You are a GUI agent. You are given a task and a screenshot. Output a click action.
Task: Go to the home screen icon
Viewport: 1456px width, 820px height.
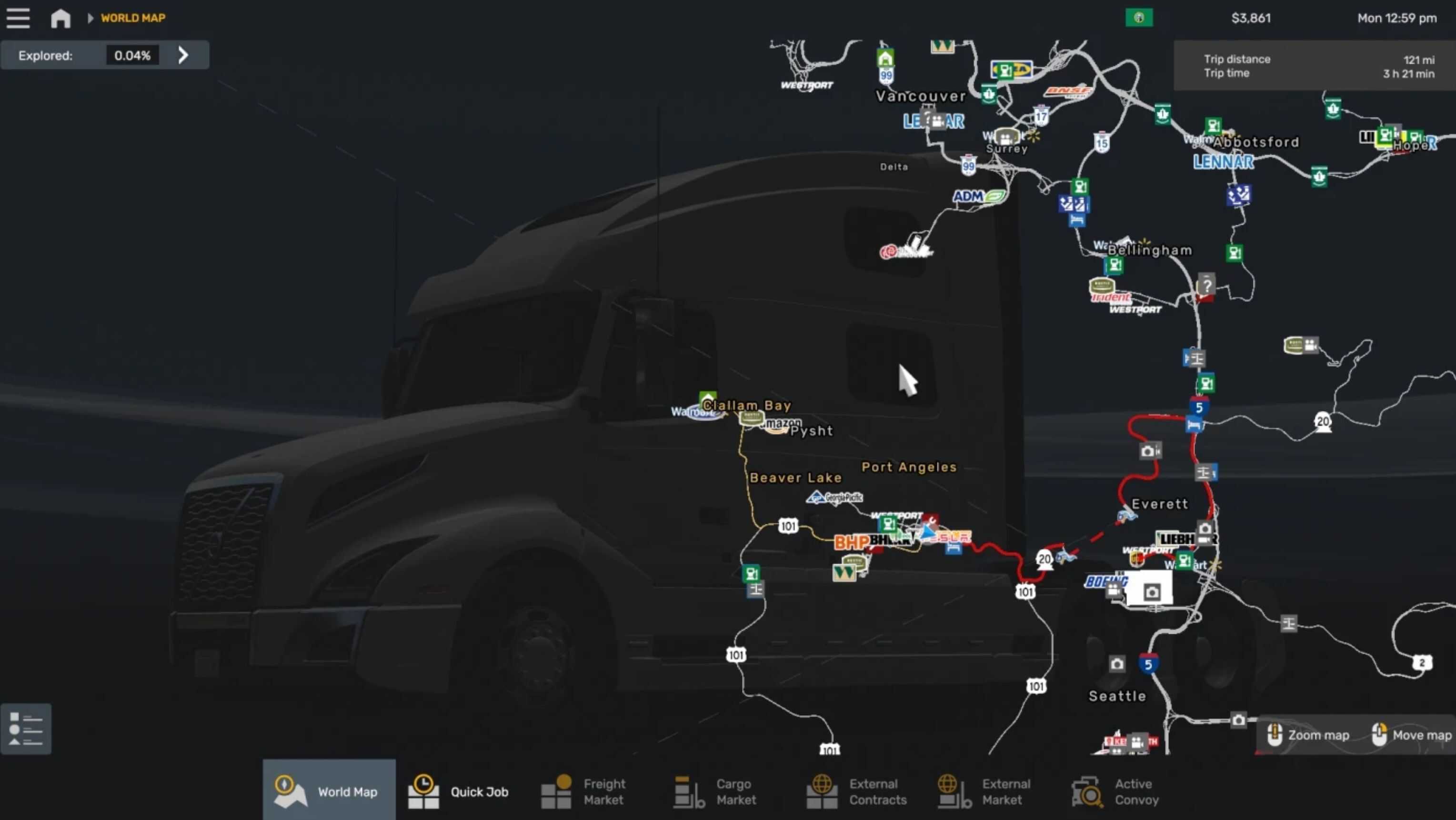click(x=60, y=18)
